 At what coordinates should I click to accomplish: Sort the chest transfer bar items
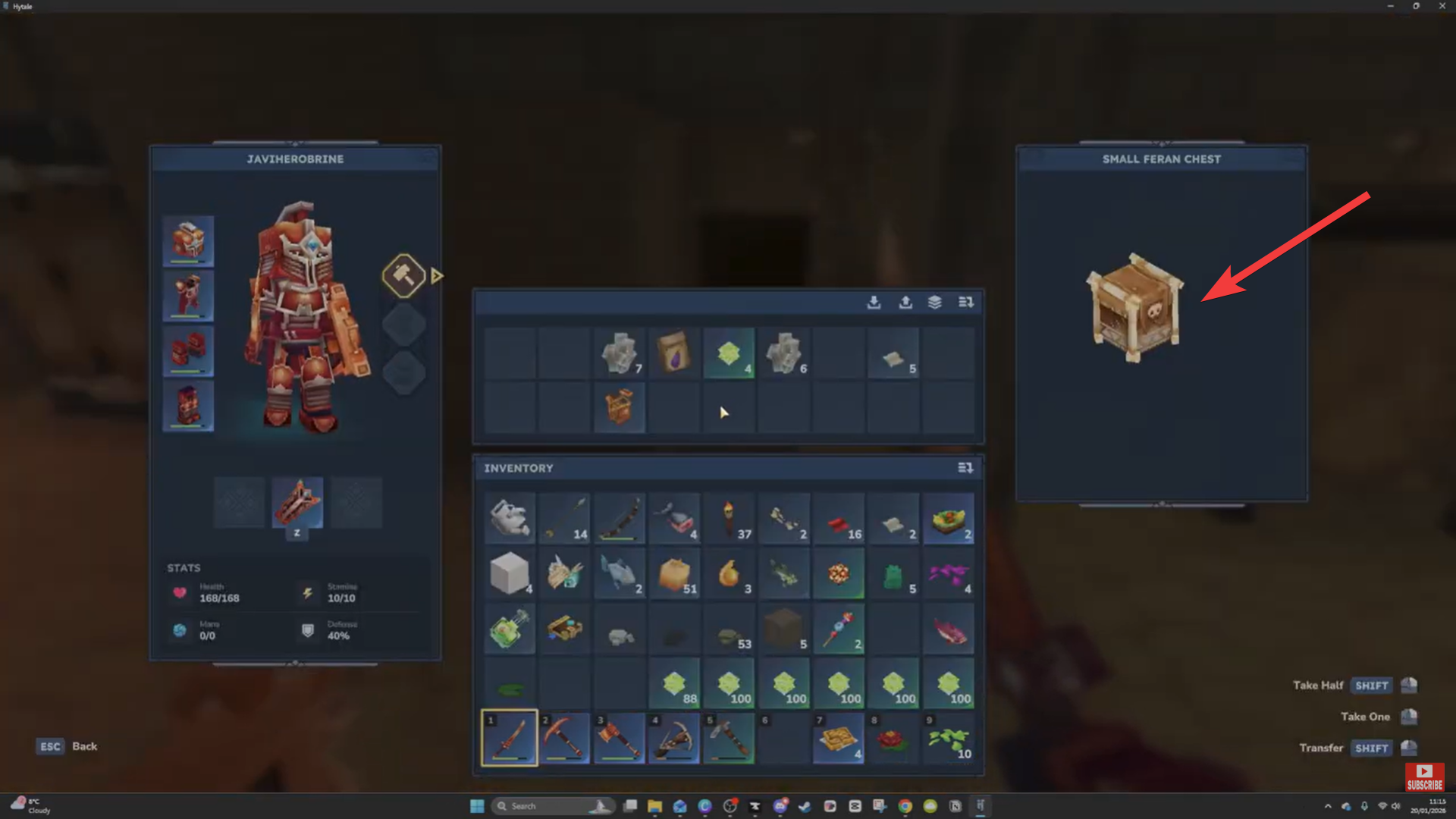tap(965, 302)
